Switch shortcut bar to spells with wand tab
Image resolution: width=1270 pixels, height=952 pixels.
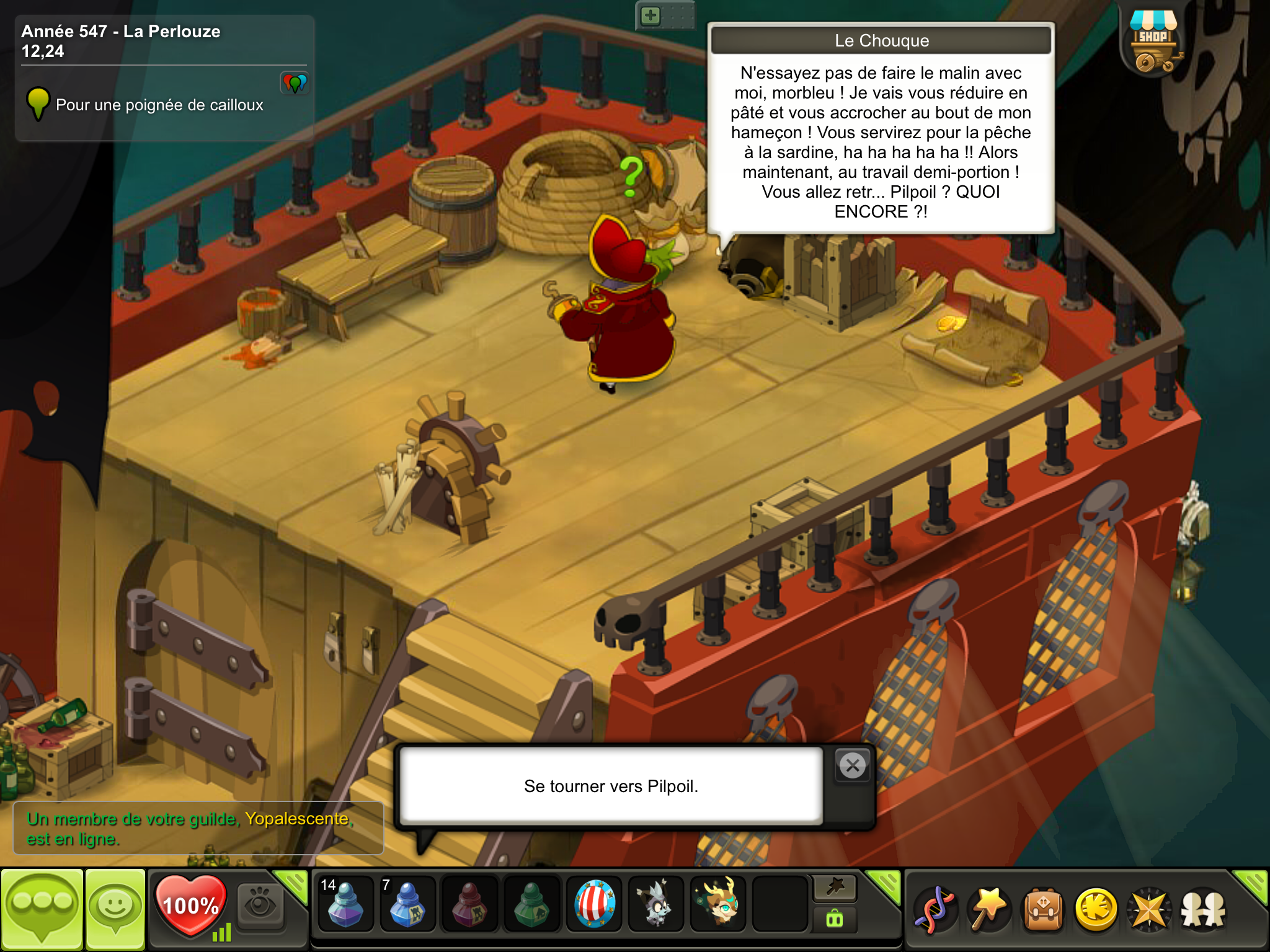coord(835,888)
